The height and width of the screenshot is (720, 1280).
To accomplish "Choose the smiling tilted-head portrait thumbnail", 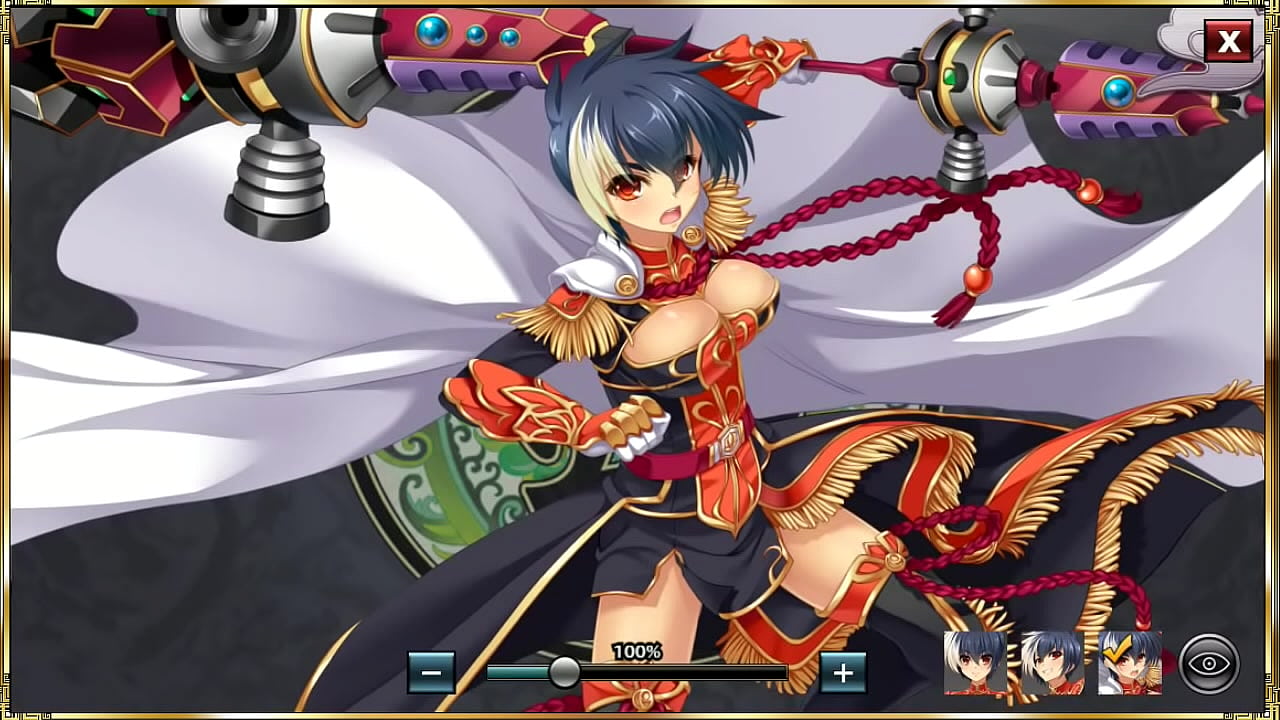I will (x=1052, y=662).
